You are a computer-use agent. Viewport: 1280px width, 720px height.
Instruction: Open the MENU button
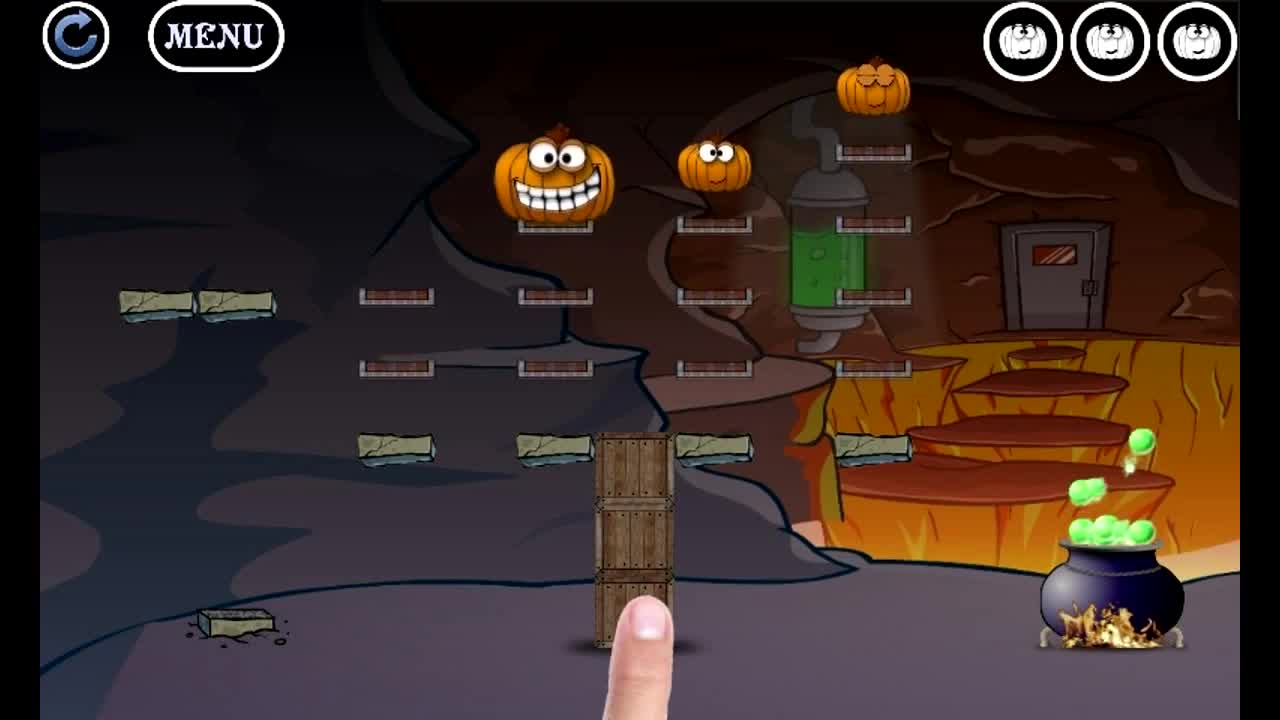pyautogui.click(x=216, y=36)
